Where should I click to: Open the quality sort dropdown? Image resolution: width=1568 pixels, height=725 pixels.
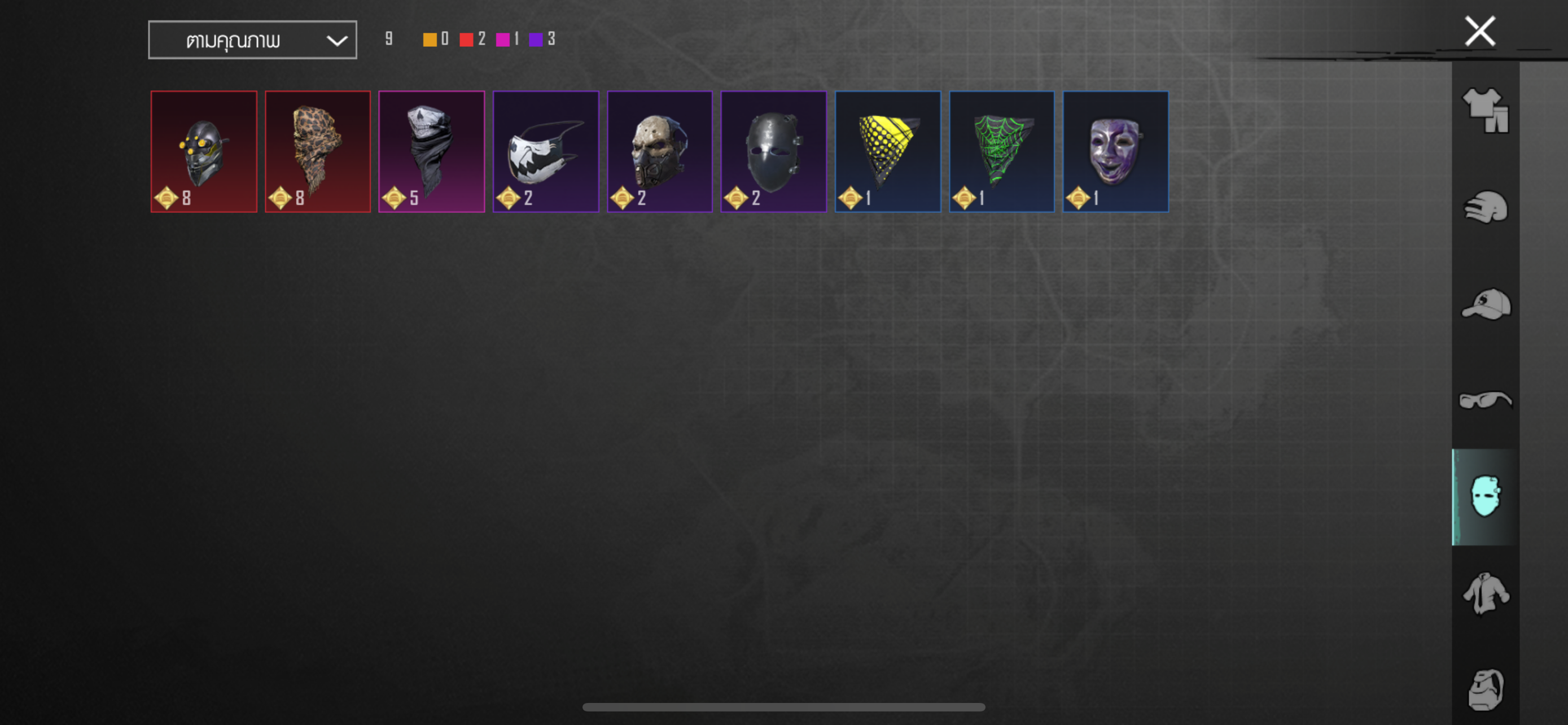pyautogui.click(x=252, y=40)
